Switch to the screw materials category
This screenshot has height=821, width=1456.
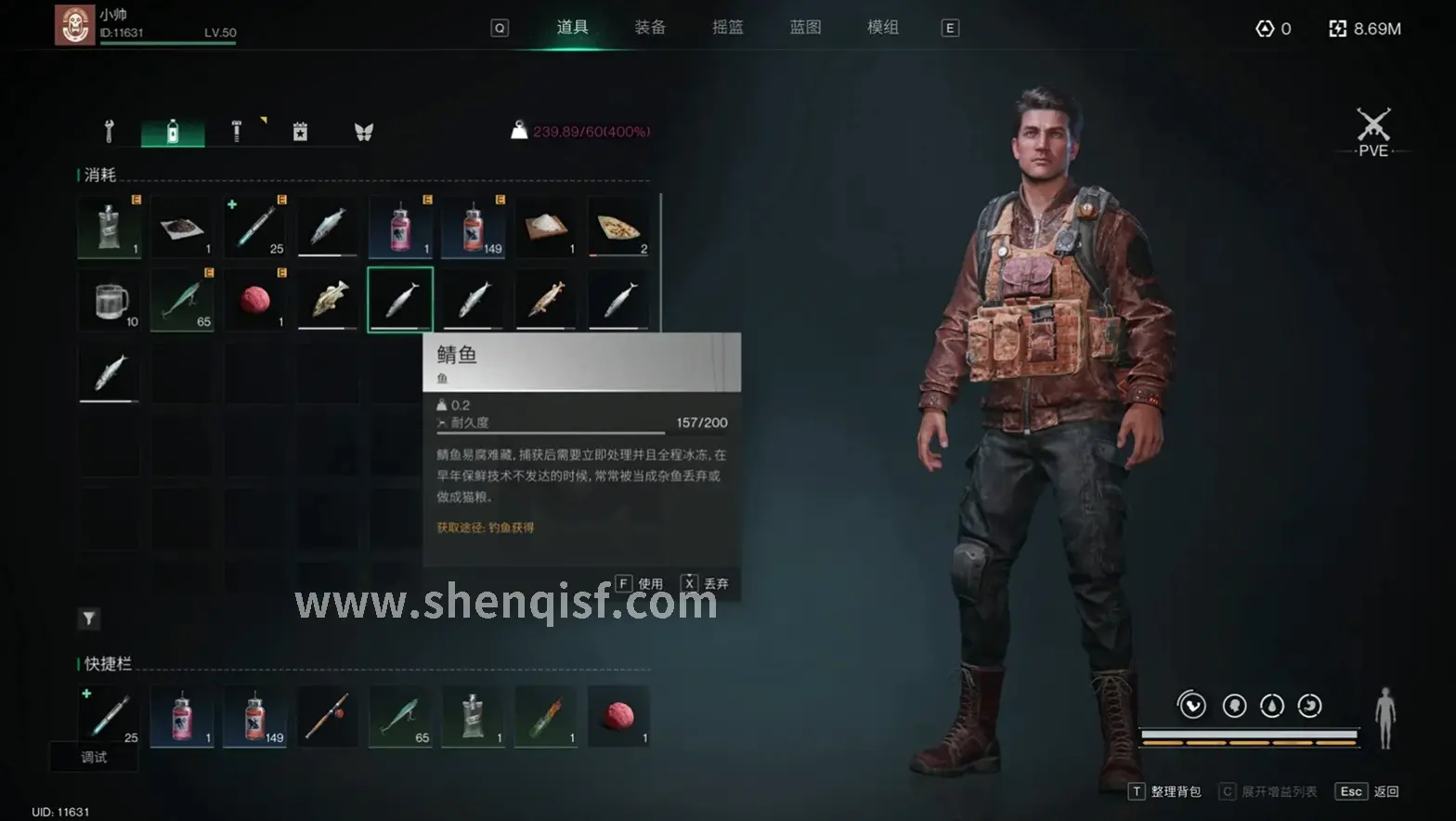point(236,132)
